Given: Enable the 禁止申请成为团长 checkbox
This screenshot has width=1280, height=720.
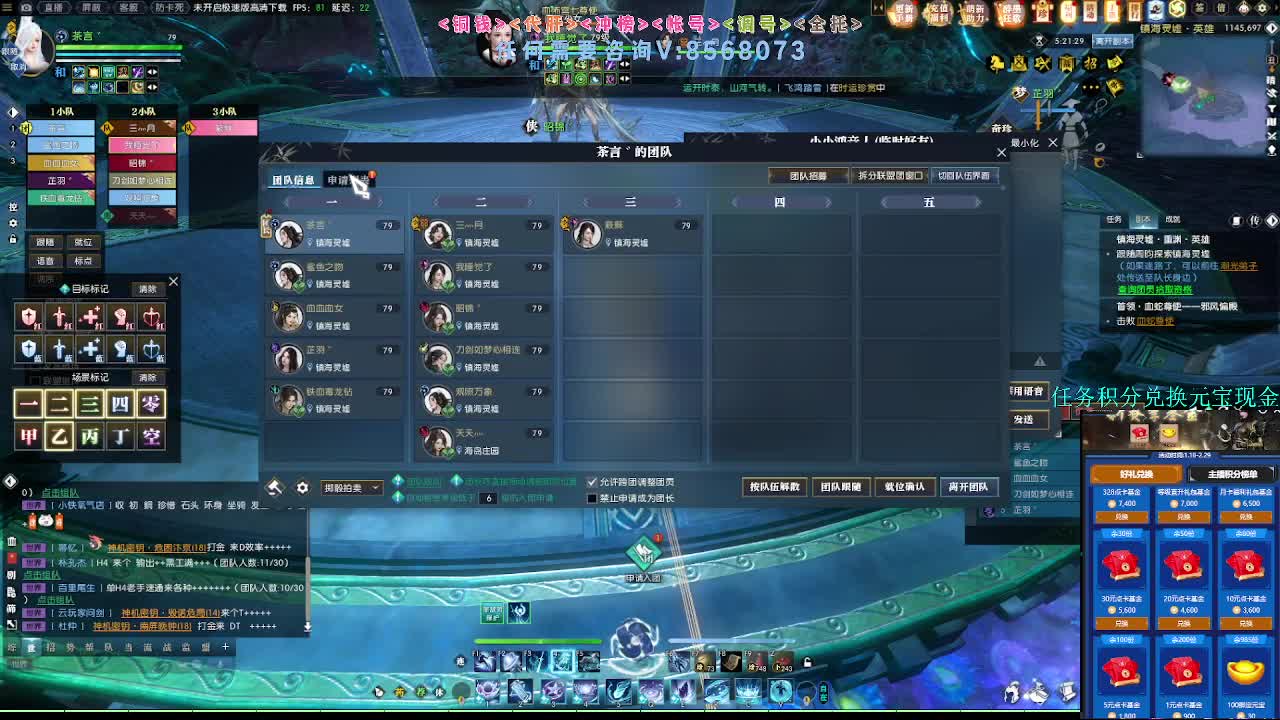Looking at the screenshot, I should click(x=592, y=497).
